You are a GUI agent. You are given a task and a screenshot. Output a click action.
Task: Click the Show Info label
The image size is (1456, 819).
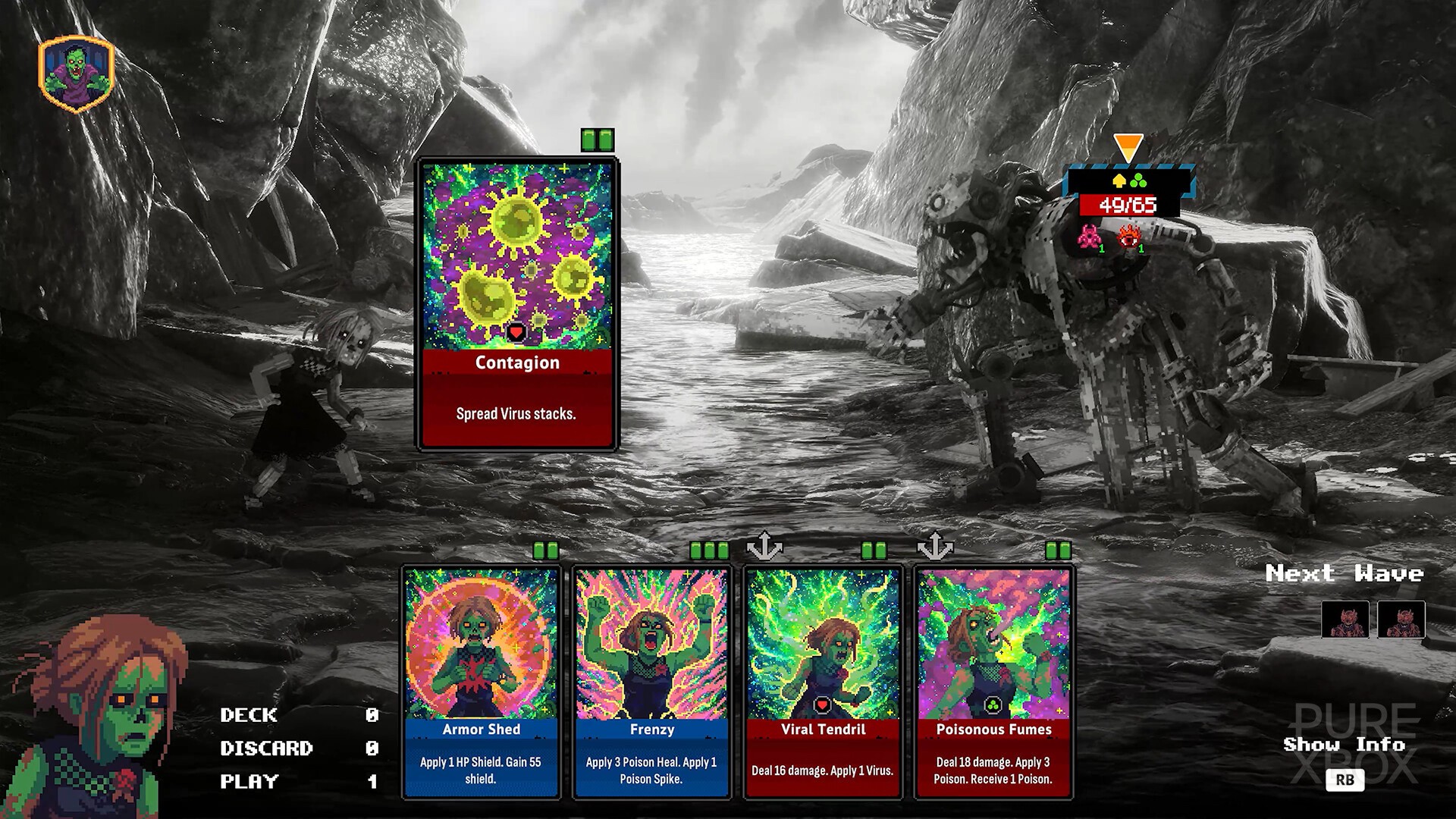coord(1344,745)
